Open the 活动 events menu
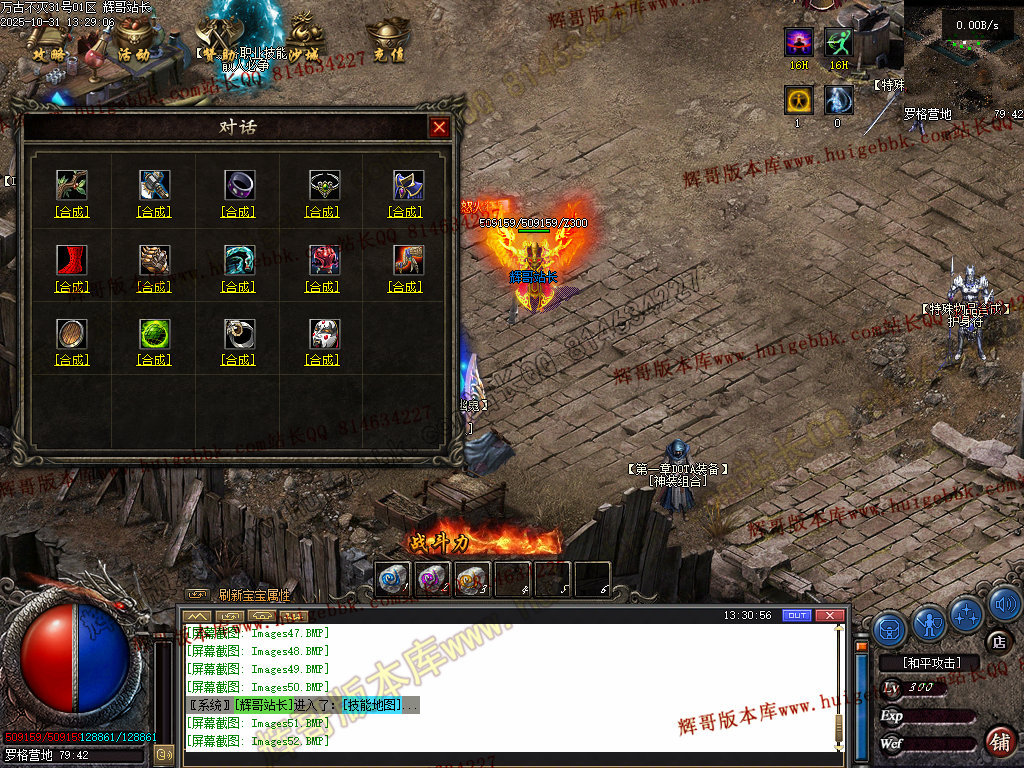Image resolution: width=1024 pixels, height=768 pixels. click(x=133, y=54)
